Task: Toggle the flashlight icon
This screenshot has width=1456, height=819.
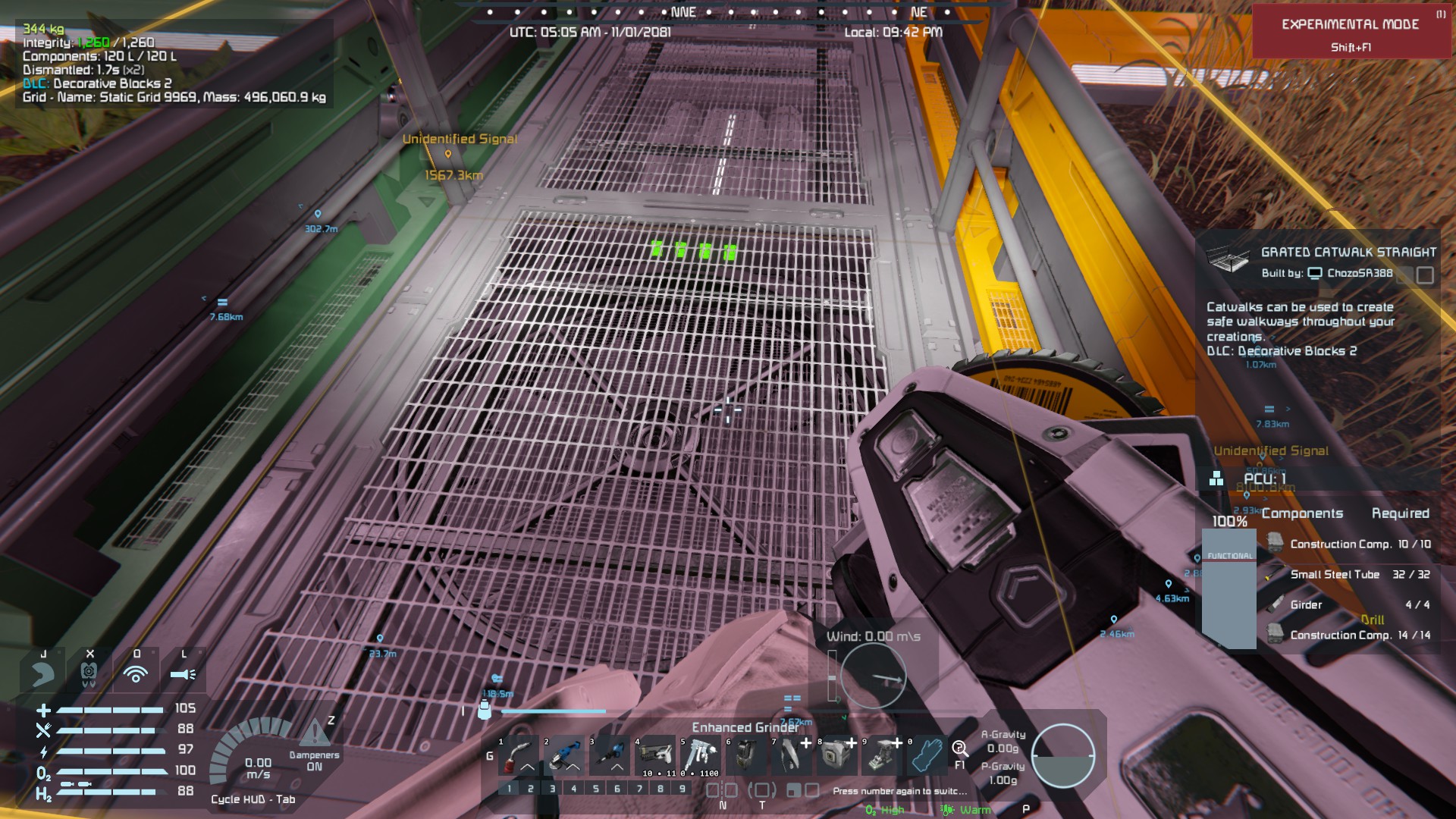Action: (x=183, y=673)
